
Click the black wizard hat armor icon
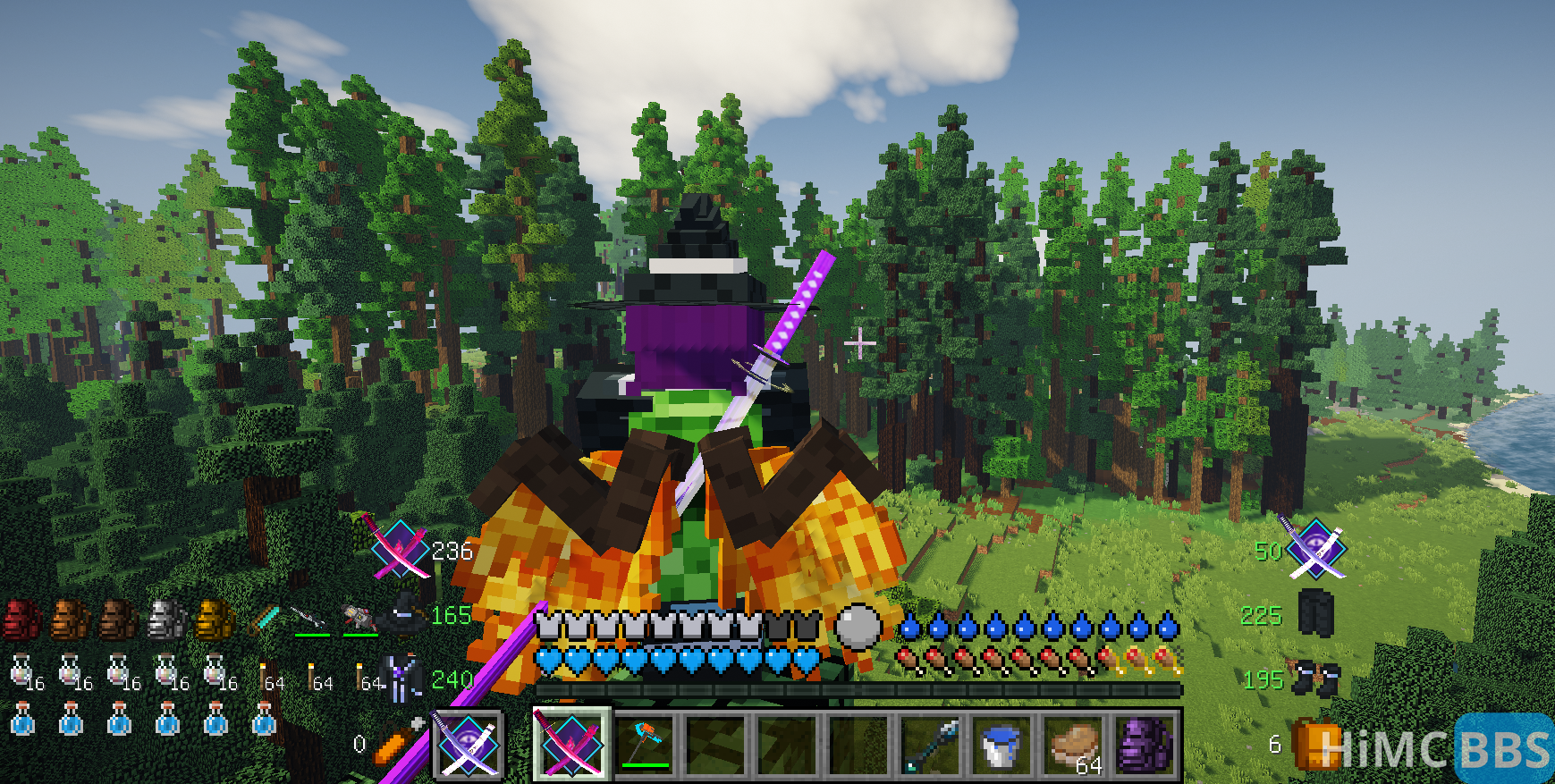404,615
